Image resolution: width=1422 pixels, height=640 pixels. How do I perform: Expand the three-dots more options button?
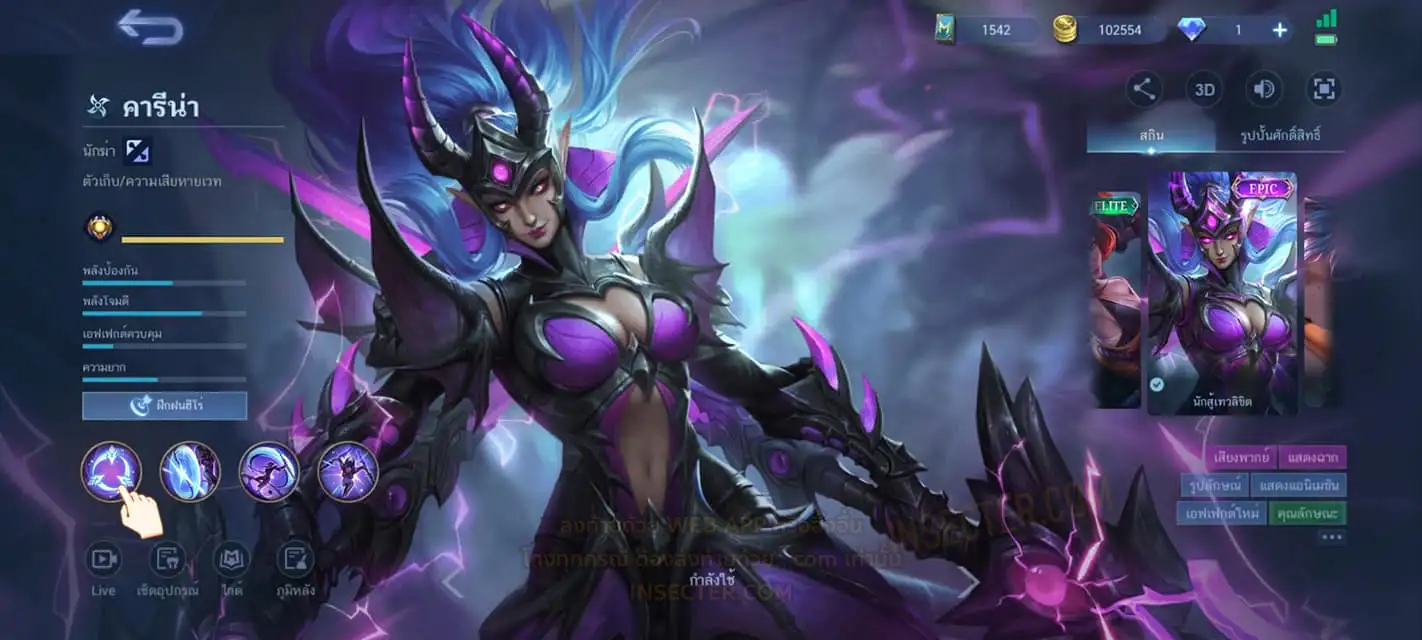point(1331,538)
